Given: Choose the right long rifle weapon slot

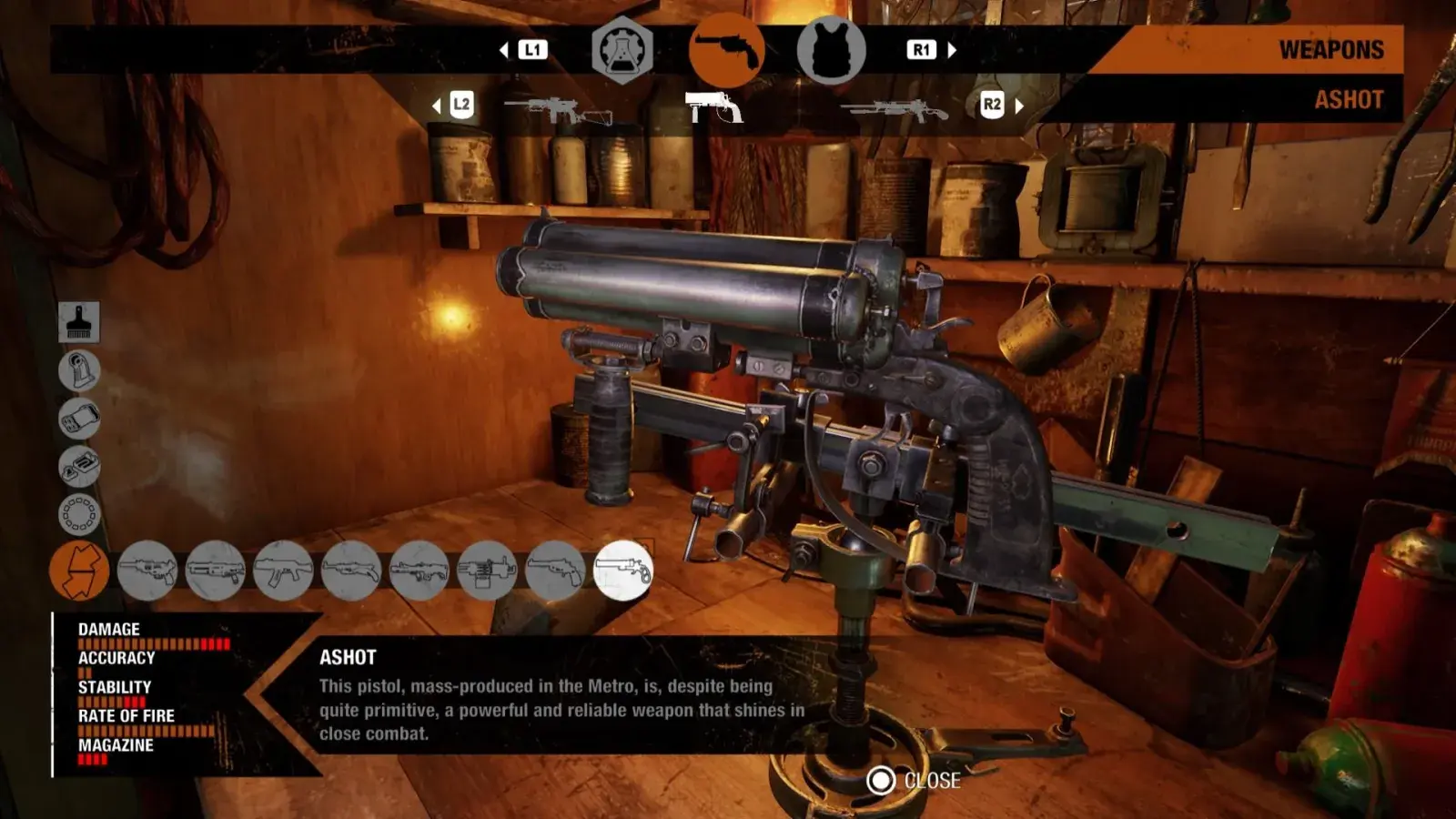Looking at the screenshot, I should click(896, 111).
